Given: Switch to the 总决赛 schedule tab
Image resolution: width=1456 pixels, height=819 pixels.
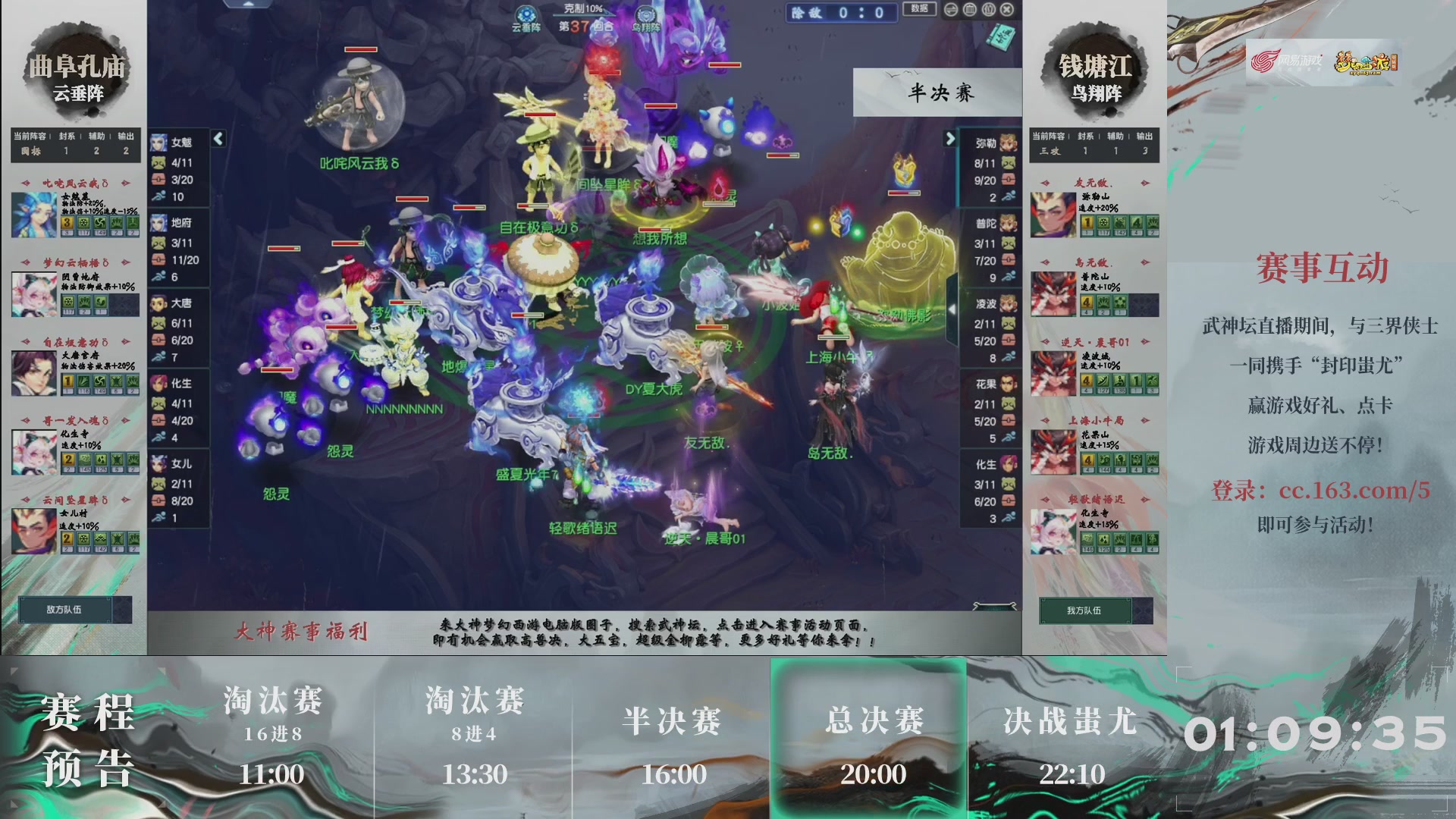Looking at the screenshot, I should pyautogui.click(x=870, y=724).
